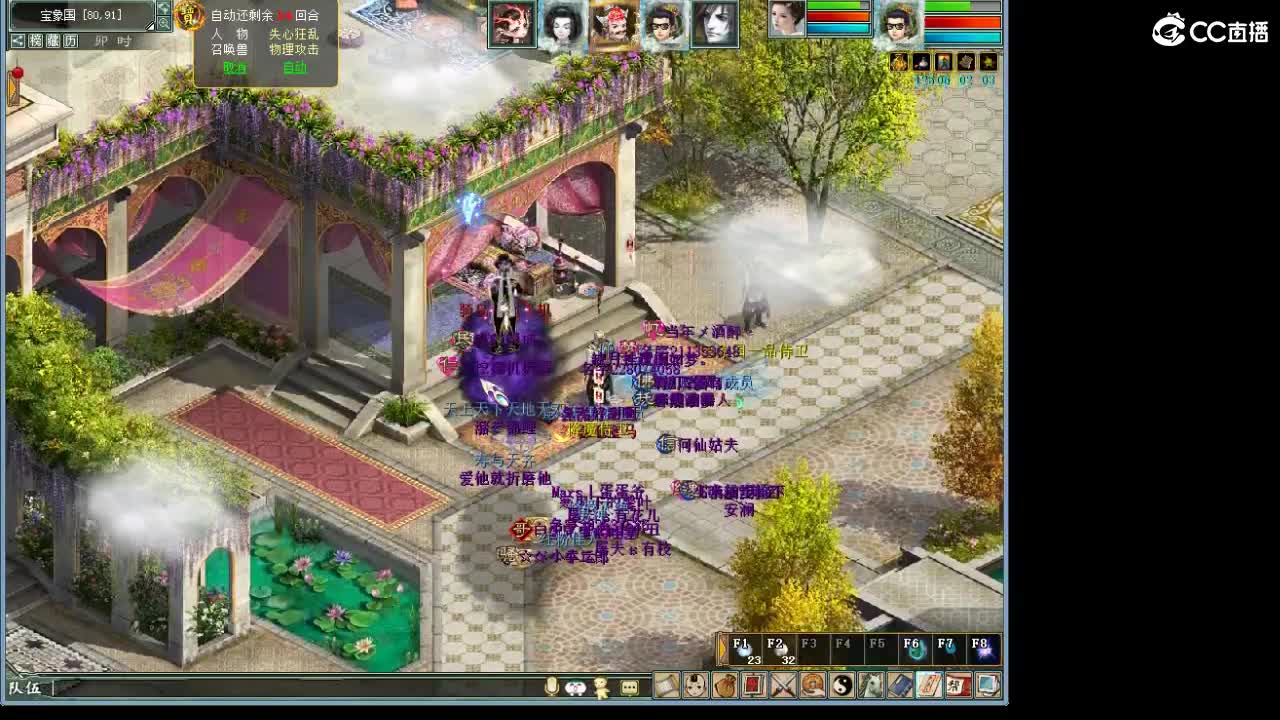Open the money bag inventory icon
Viewport: 1280px width, 720px height.
pyautogui.click(x=726, y=686)
